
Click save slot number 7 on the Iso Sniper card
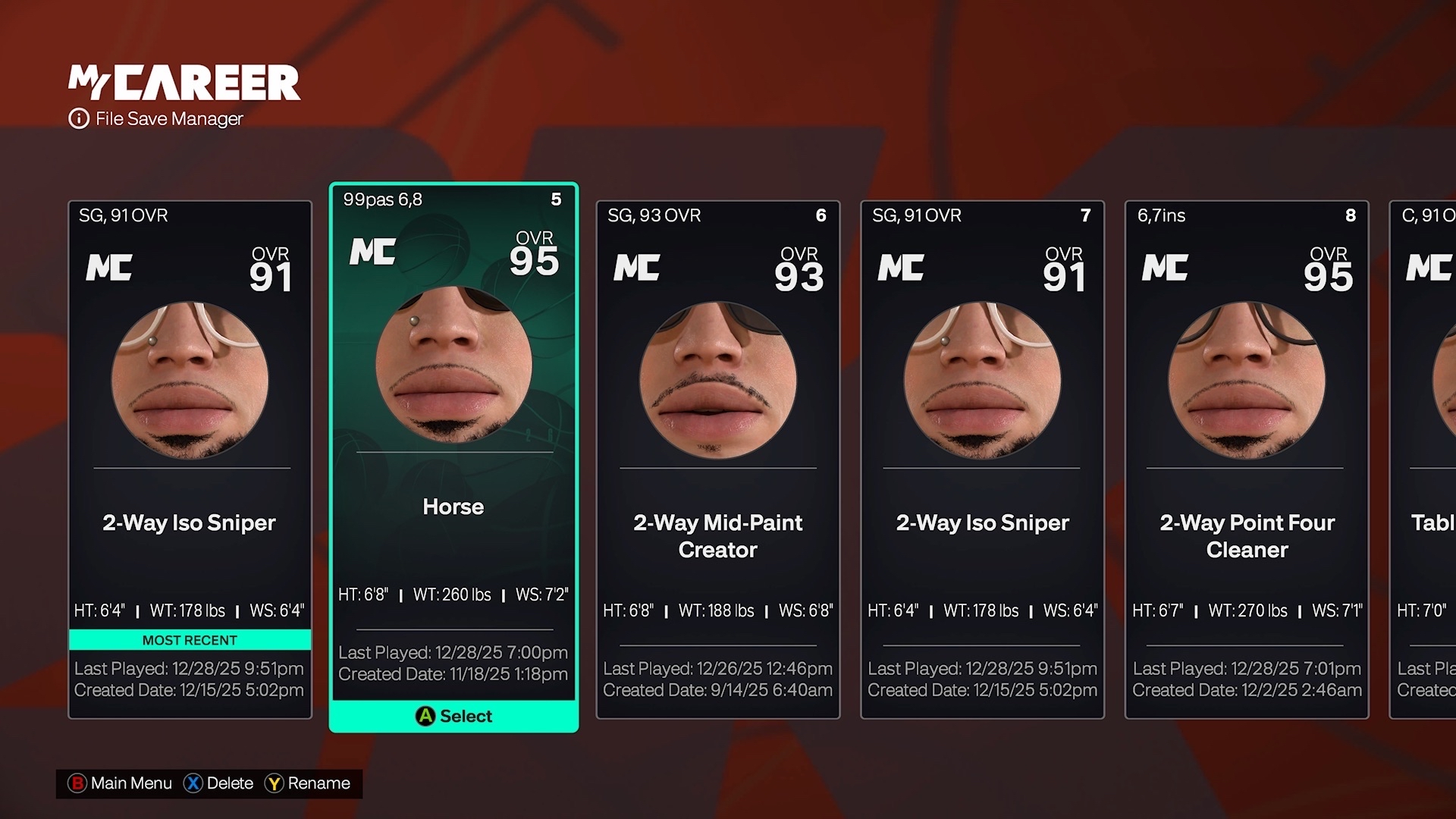1085,215
